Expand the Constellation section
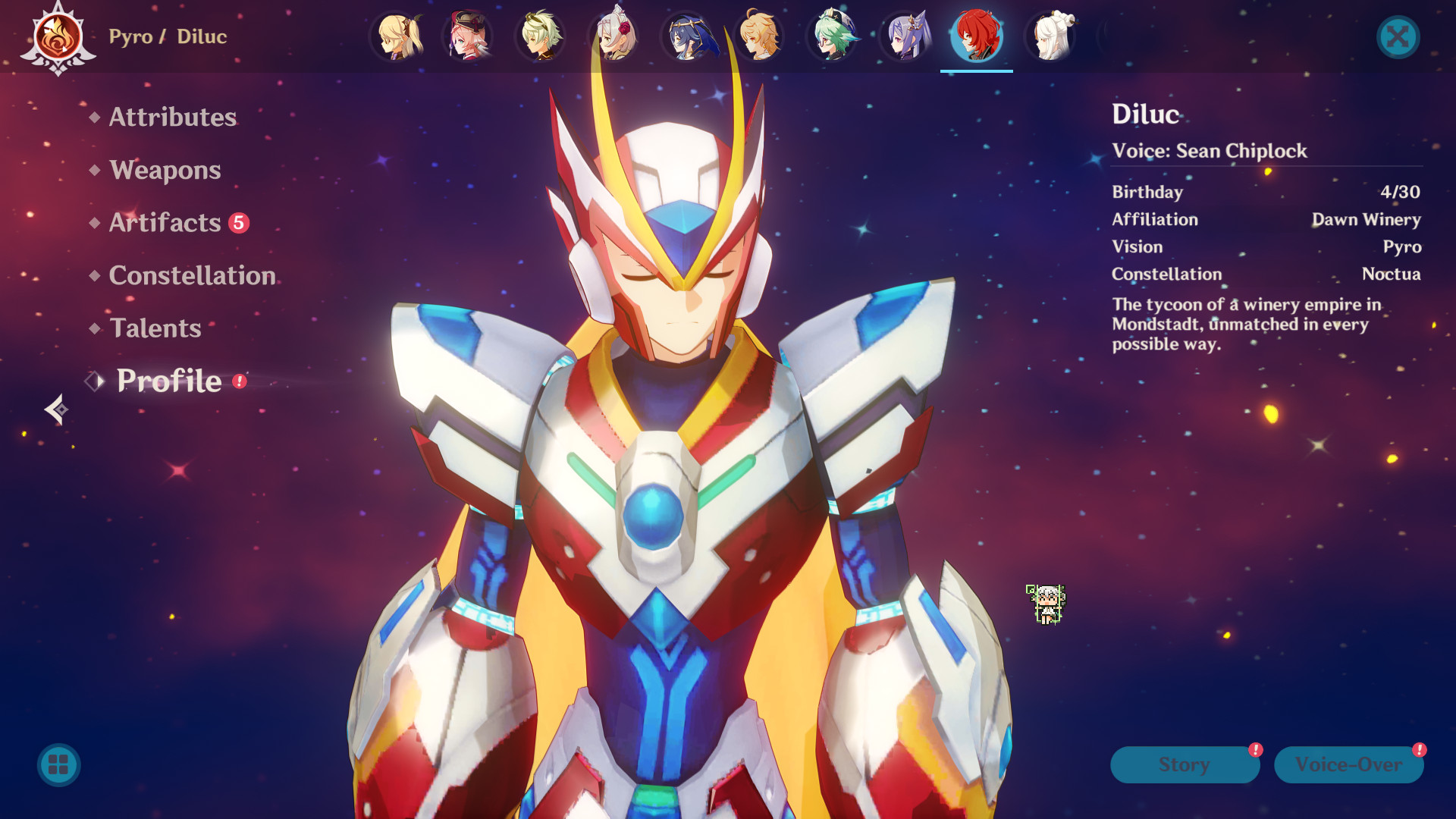 point(192,275)
